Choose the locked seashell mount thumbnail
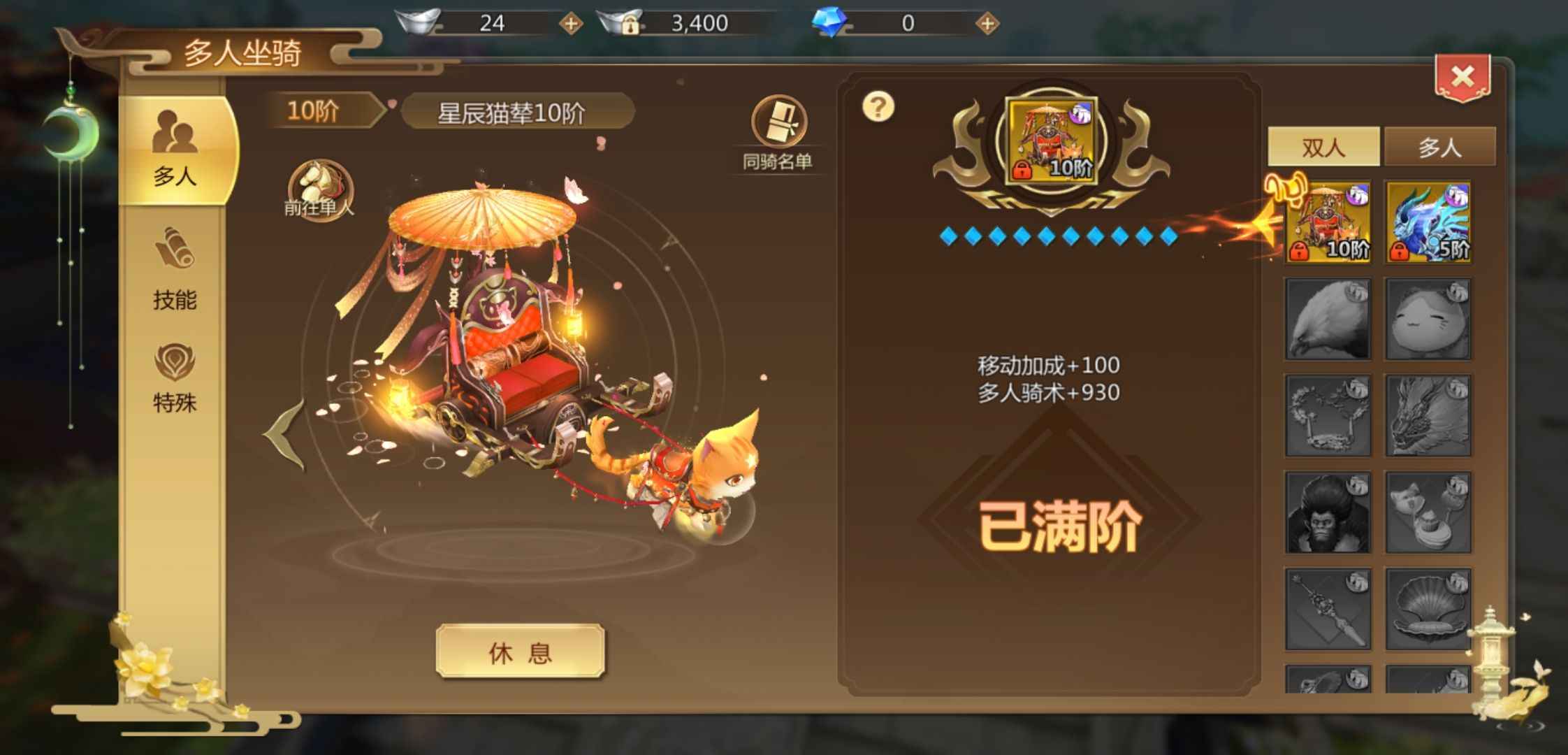Viewport: 1568px width, 755px height. tap(1428, 609)
